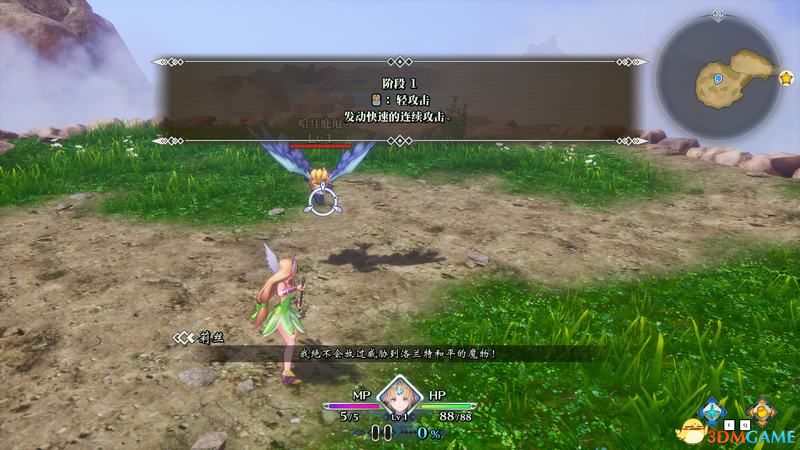Open the blue crystal ring menu icon
The image size is (800, 450).
713,410
